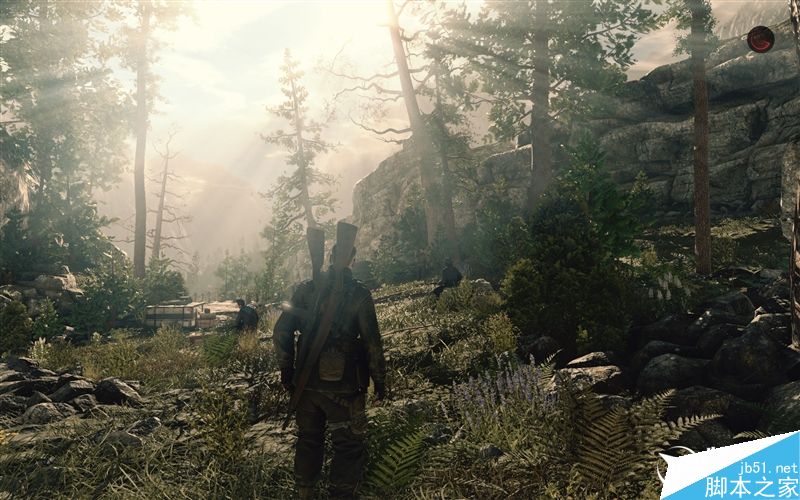Click the red circular HUD indicator

point(760,39)
